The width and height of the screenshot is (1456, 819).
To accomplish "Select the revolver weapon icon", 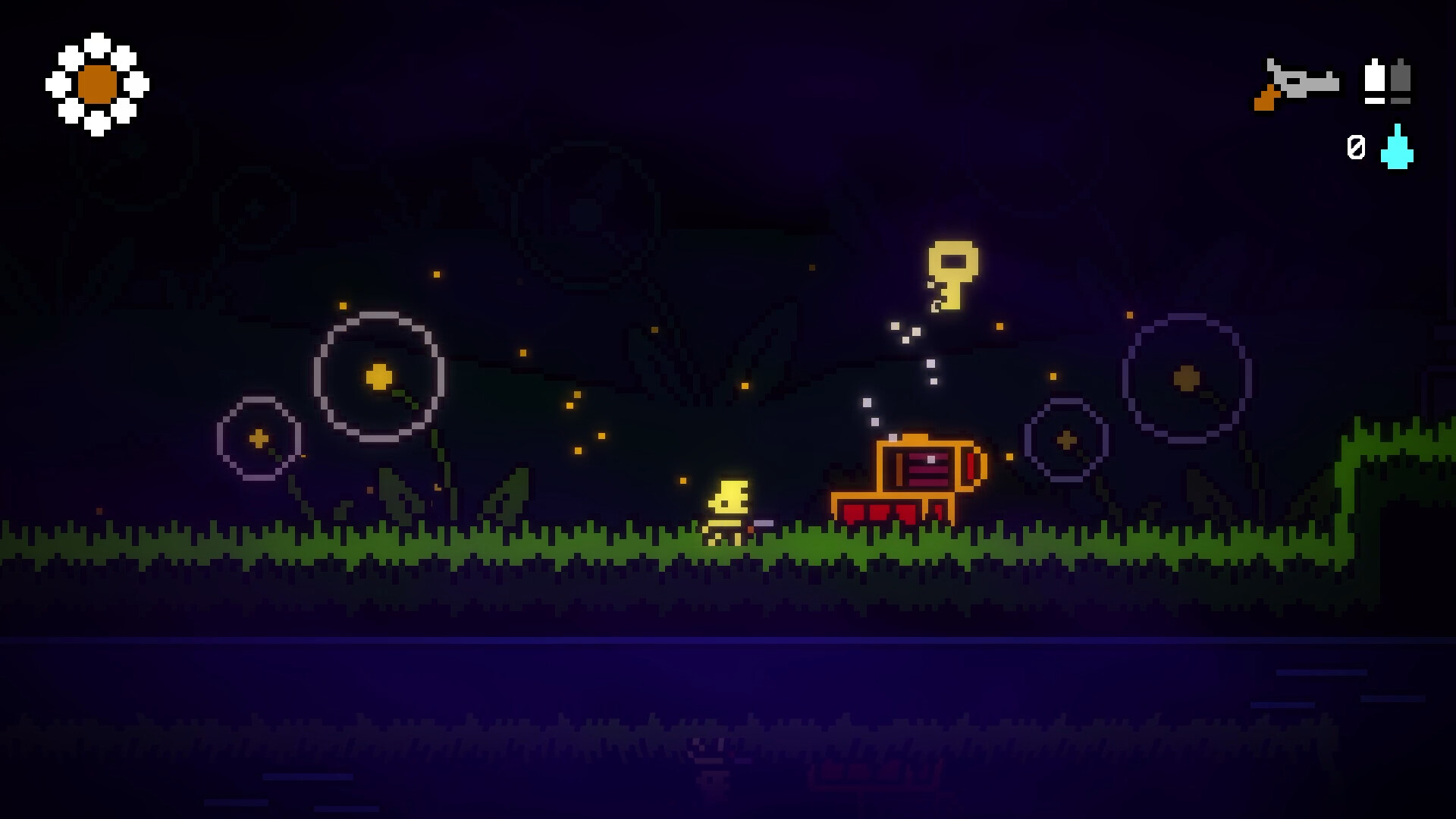I will [x=1297, y=83].
